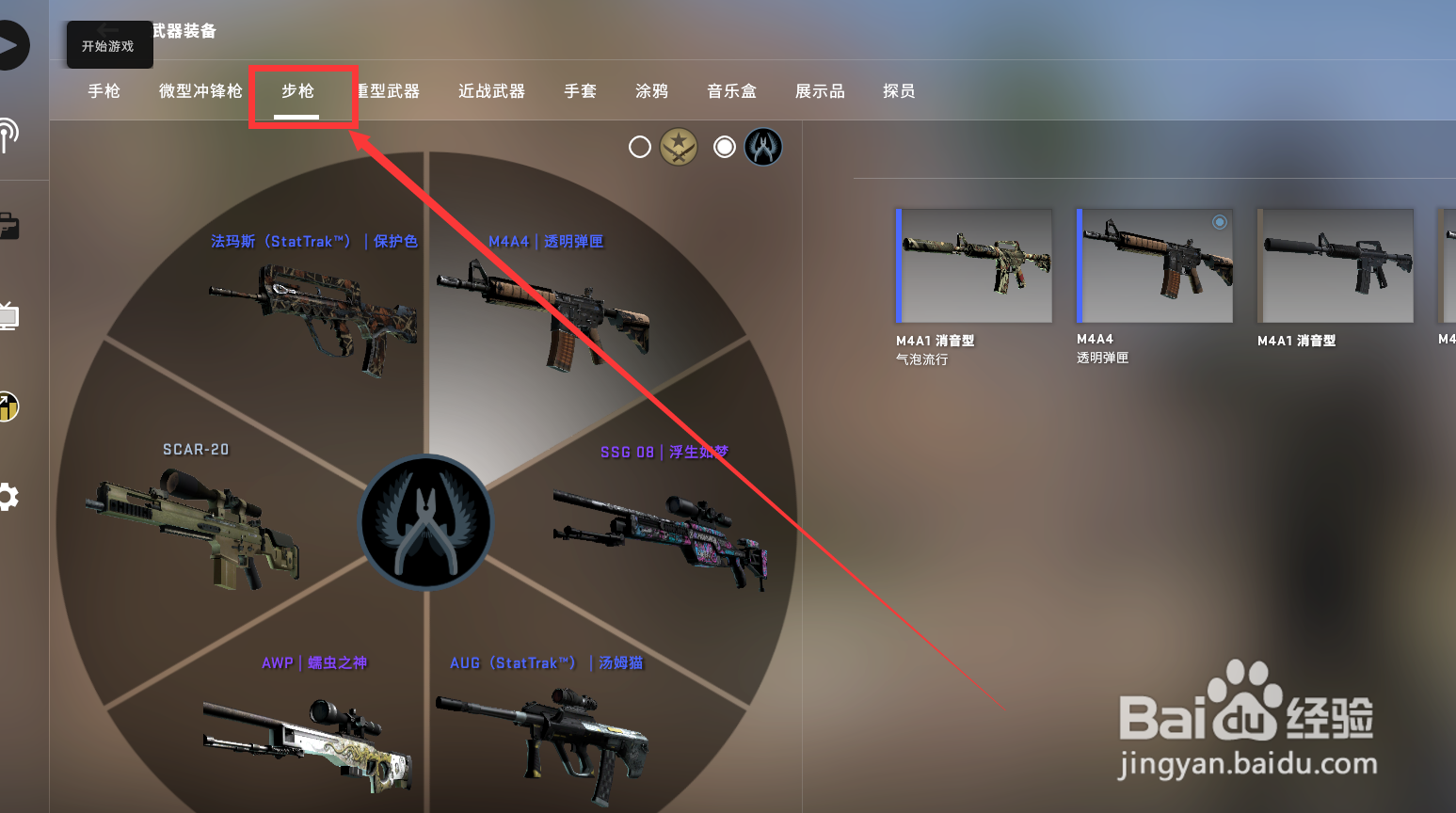Viewport: 1456px width, 813px height.
Task: Open the 探员 category at the far right
Action: [898, 91]
